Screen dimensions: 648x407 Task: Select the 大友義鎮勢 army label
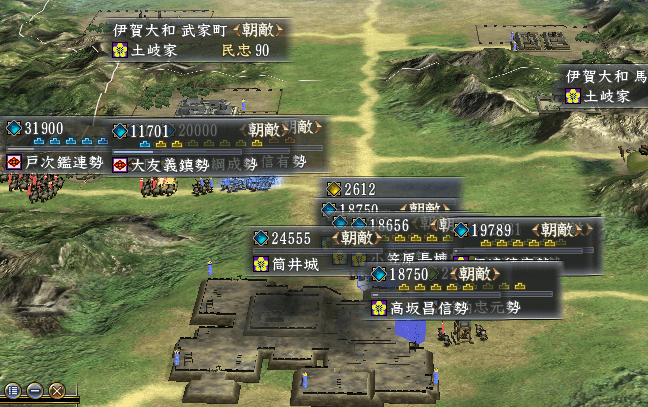[x=170, y=163]
